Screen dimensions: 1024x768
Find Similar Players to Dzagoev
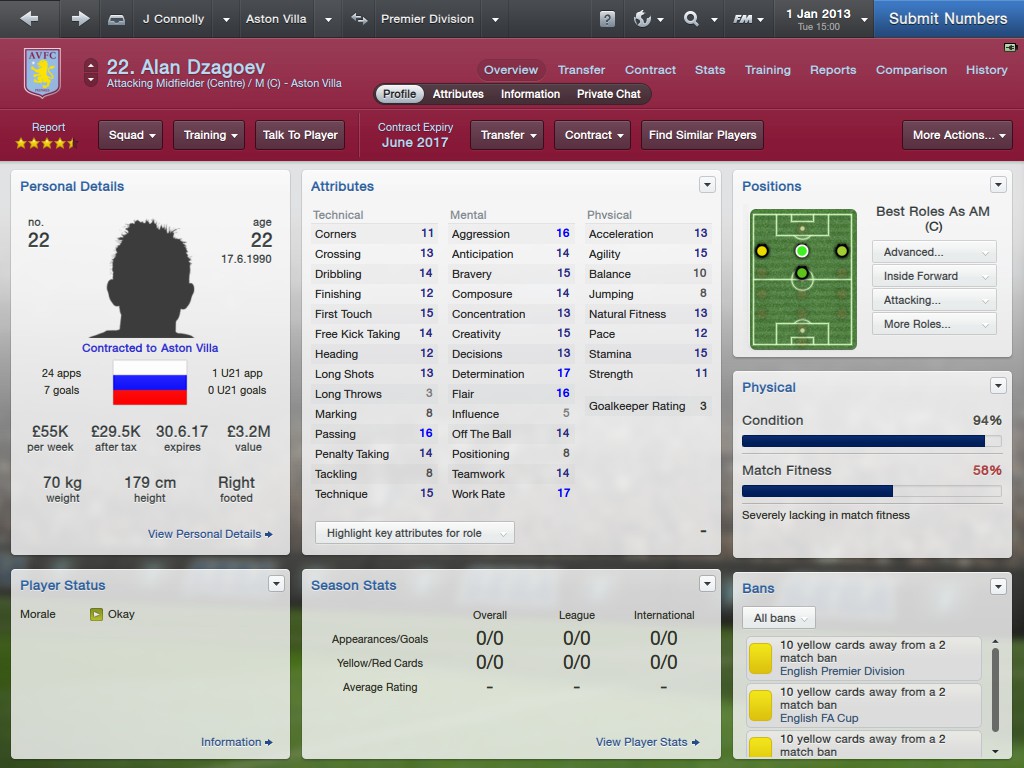[x=702, y=135]
